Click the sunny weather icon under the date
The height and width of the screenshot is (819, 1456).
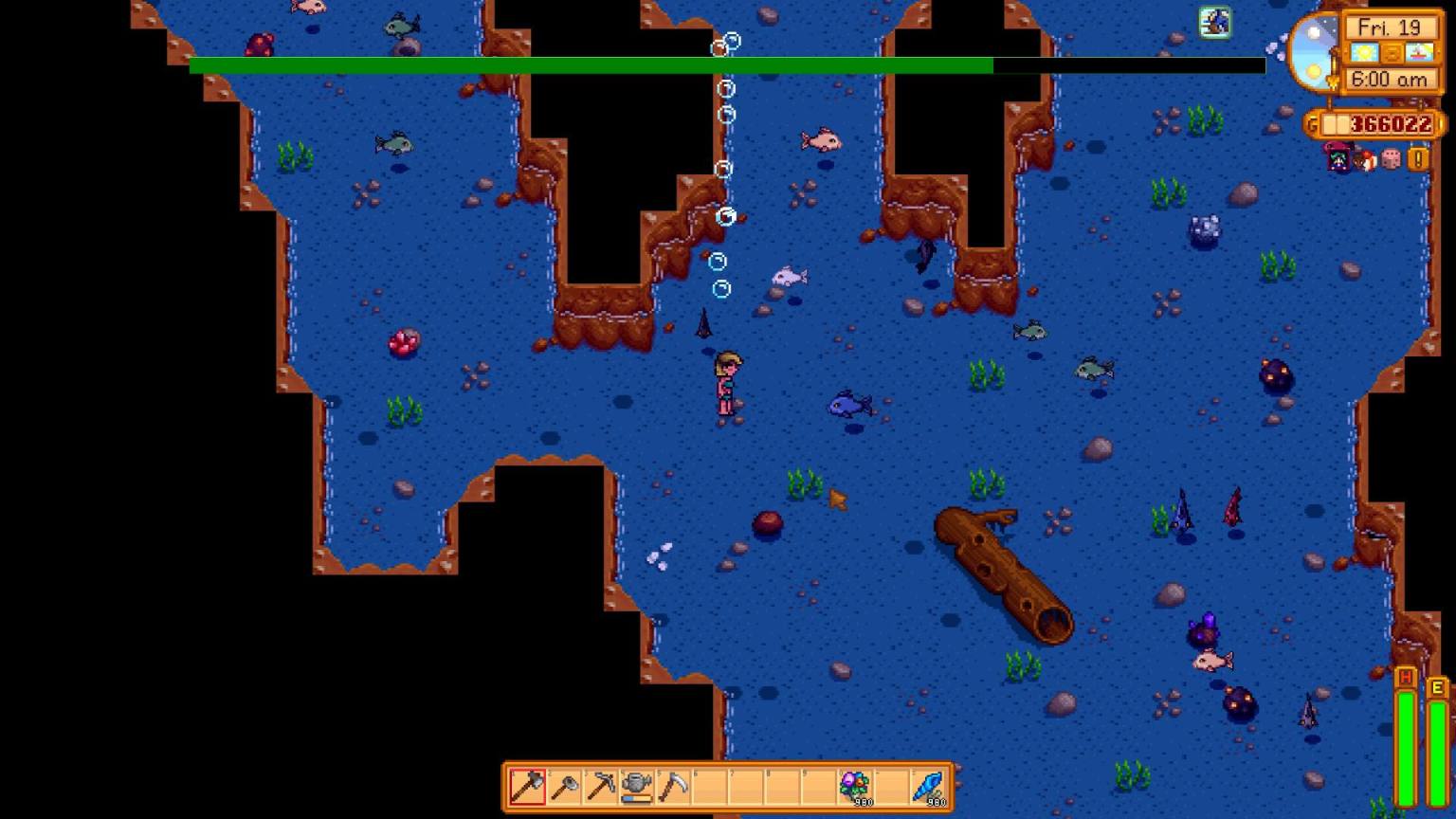pos(1365,52)
